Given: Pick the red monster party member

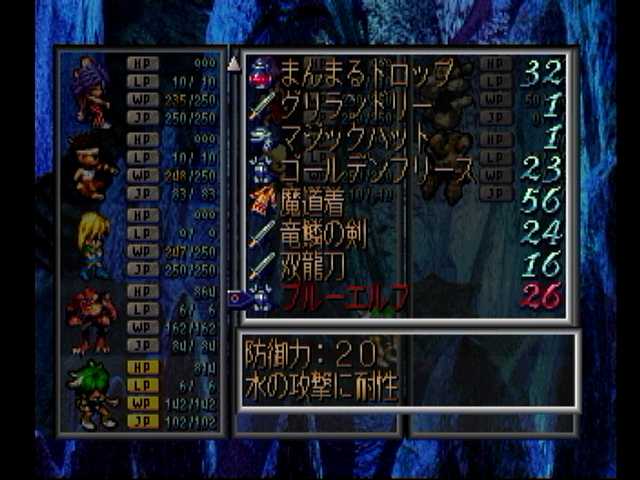Looking at the screenshot, I should pyautogui.click(x=93, y=318).
